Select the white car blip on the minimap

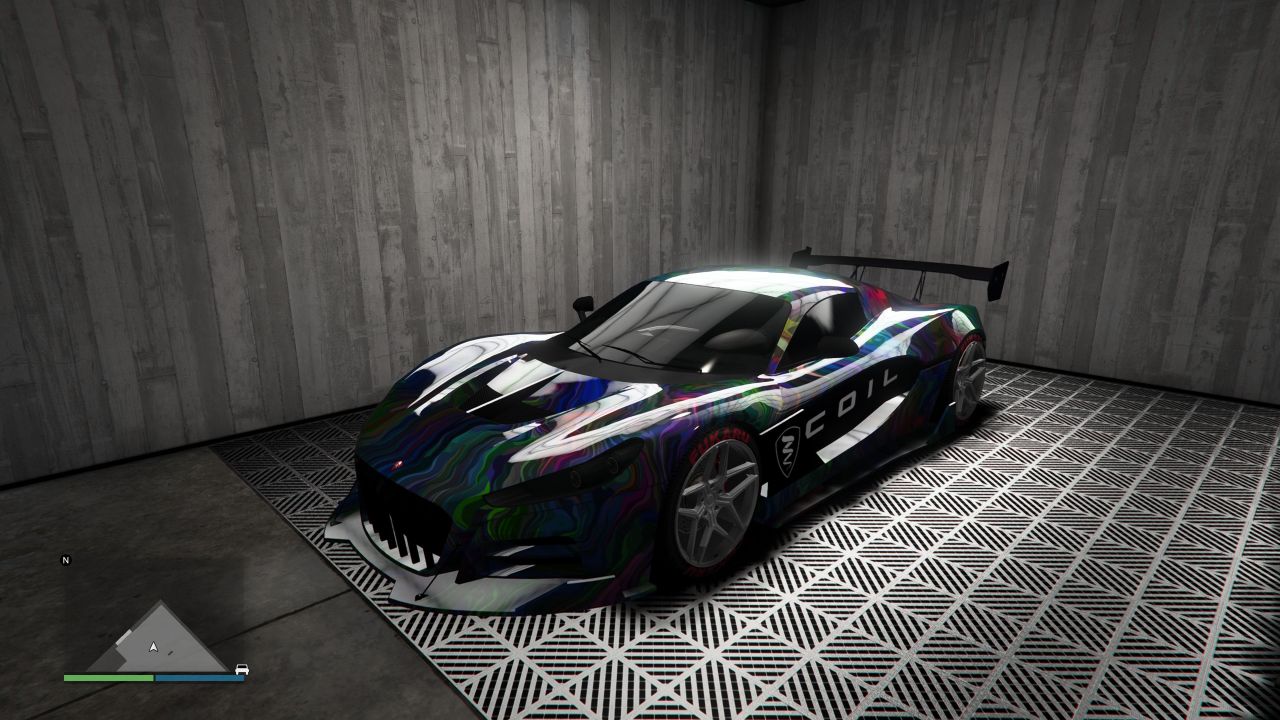tap(241, 669)
